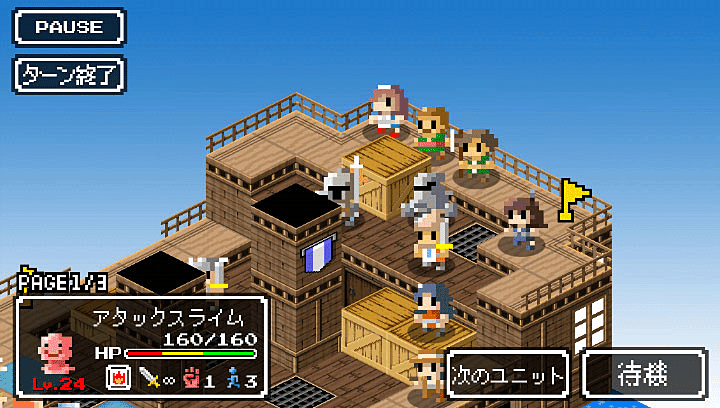This screenshot has width=720, height=408.
Task: Pause the game with the PAUSE button
Action: point(69,27)
